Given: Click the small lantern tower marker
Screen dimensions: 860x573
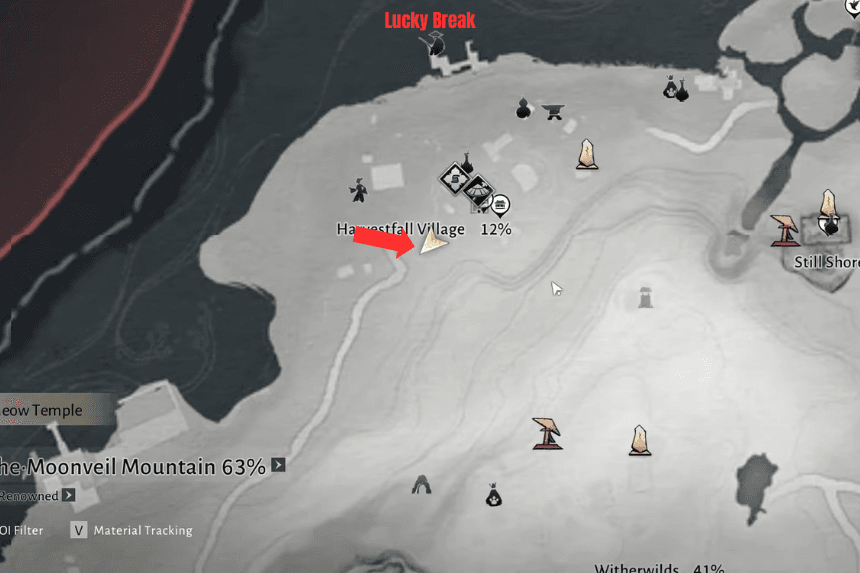Looking at the screenshot, I should click(x=646, y=297).
